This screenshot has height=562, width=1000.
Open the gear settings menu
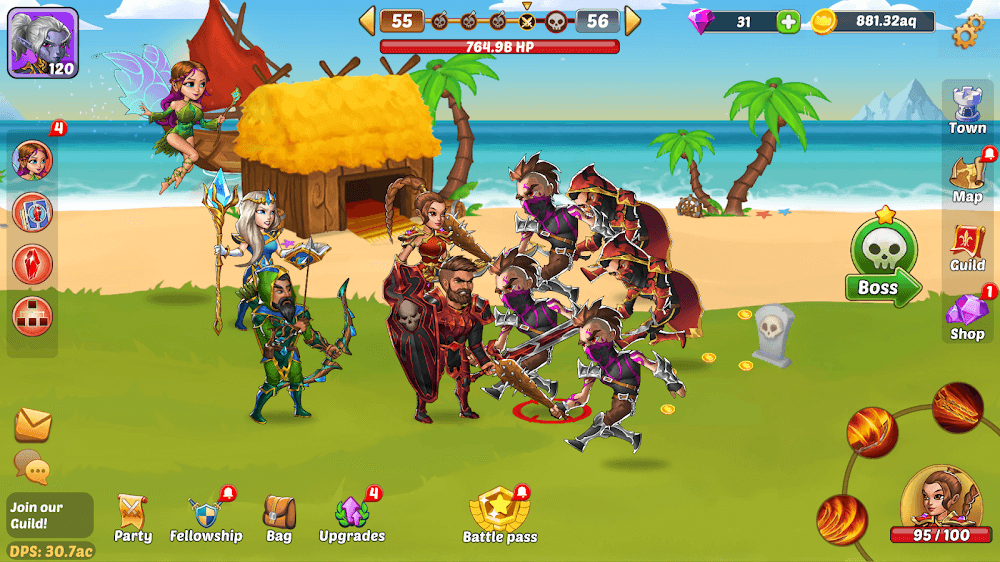967,31
